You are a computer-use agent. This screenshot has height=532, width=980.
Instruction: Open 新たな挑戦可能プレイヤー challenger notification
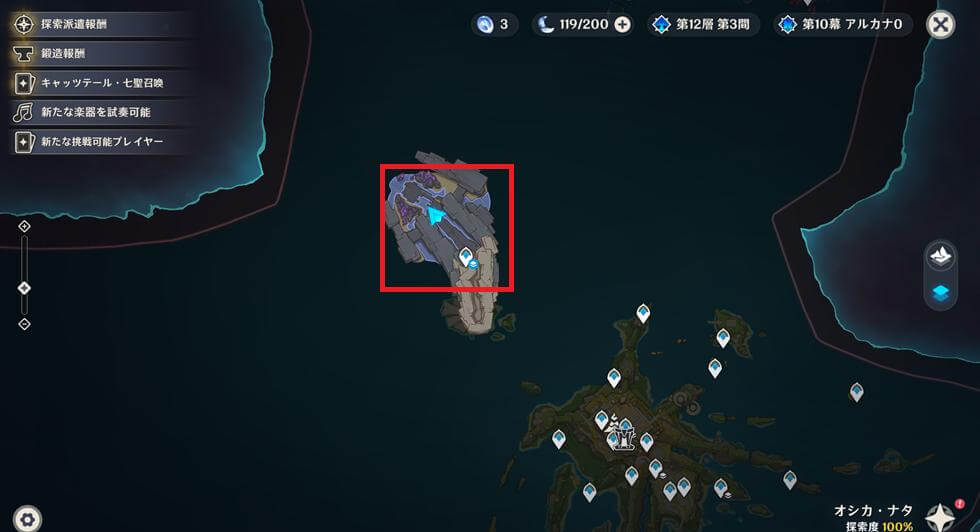101,142
